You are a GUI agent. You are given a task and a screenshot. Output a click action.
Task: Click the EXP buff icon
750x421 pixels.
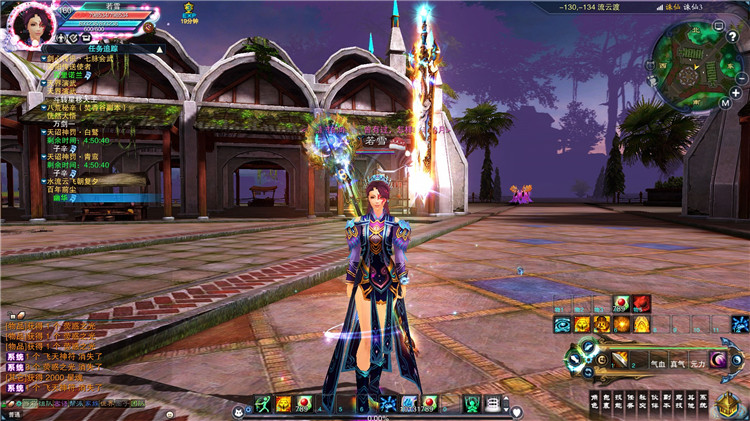[189, 12]
